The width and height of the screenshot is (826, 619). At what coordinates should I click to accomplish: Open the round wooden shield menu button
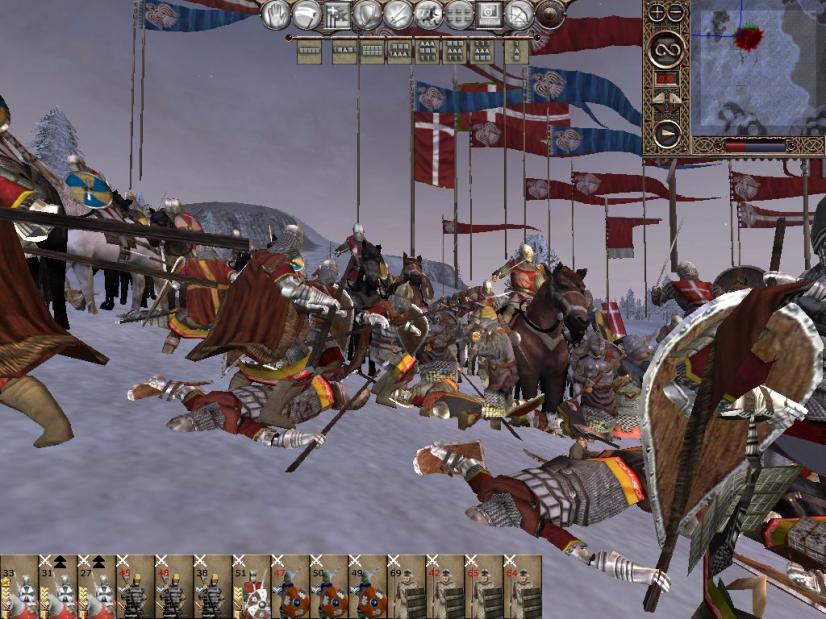[x=550, y=14]
